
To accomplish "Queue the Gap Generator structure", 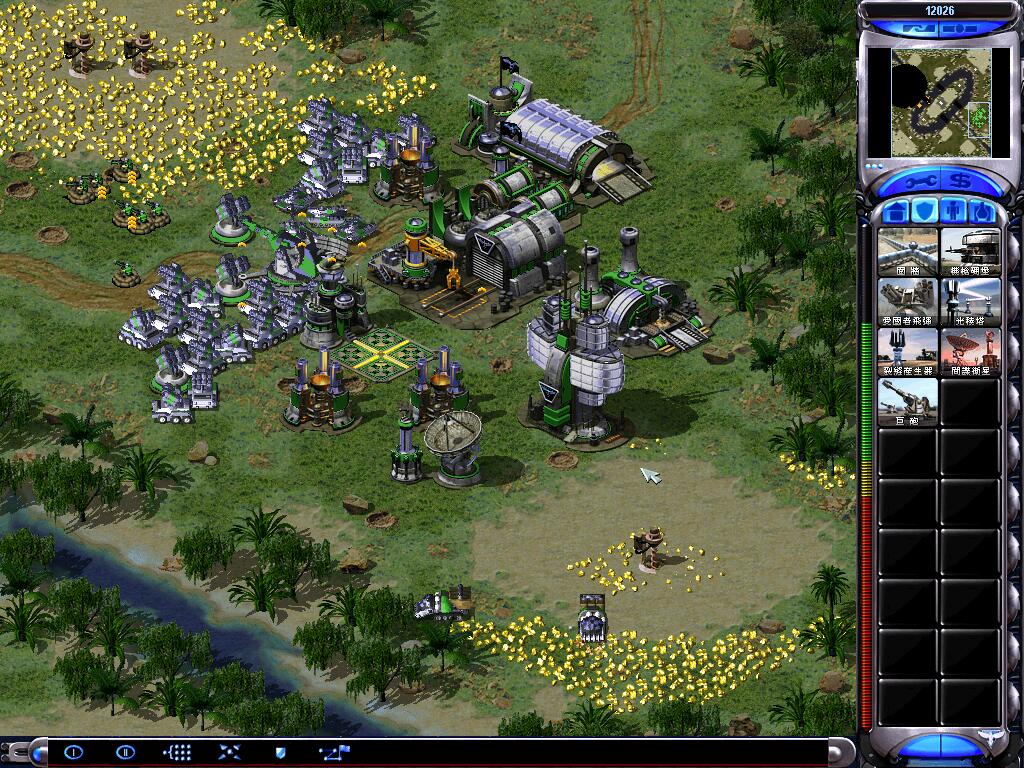I will pyautogui.click(x=908, y=351).
